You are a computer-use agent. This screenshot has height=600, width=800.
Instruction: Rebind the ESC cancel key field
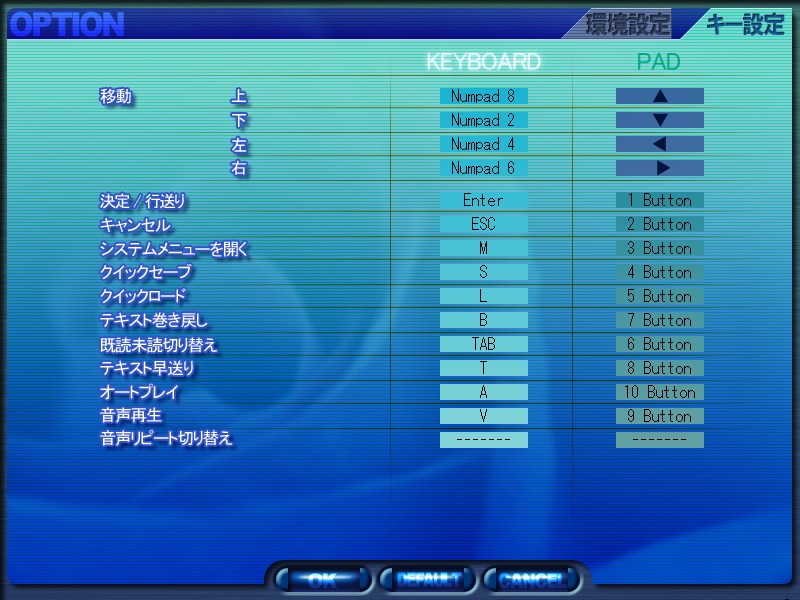[x=483, y=224]
